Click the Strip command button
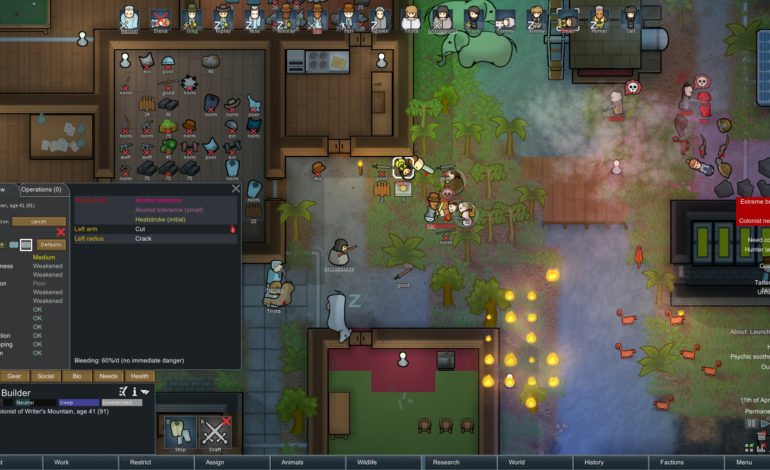Screen dimensions: 770x470 tap(181, 433)
